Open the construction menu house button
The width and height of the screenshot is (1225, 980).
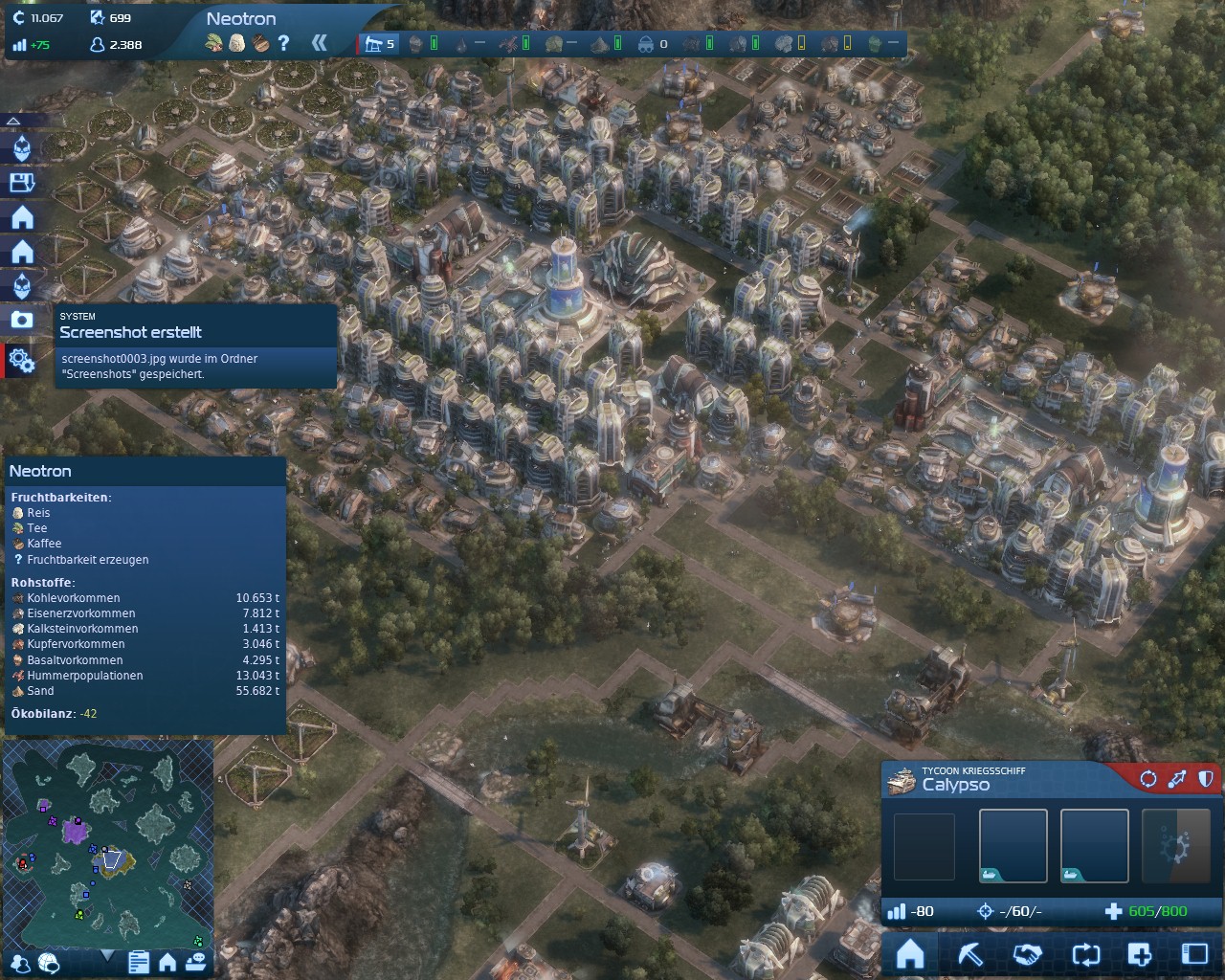point(910,954)
